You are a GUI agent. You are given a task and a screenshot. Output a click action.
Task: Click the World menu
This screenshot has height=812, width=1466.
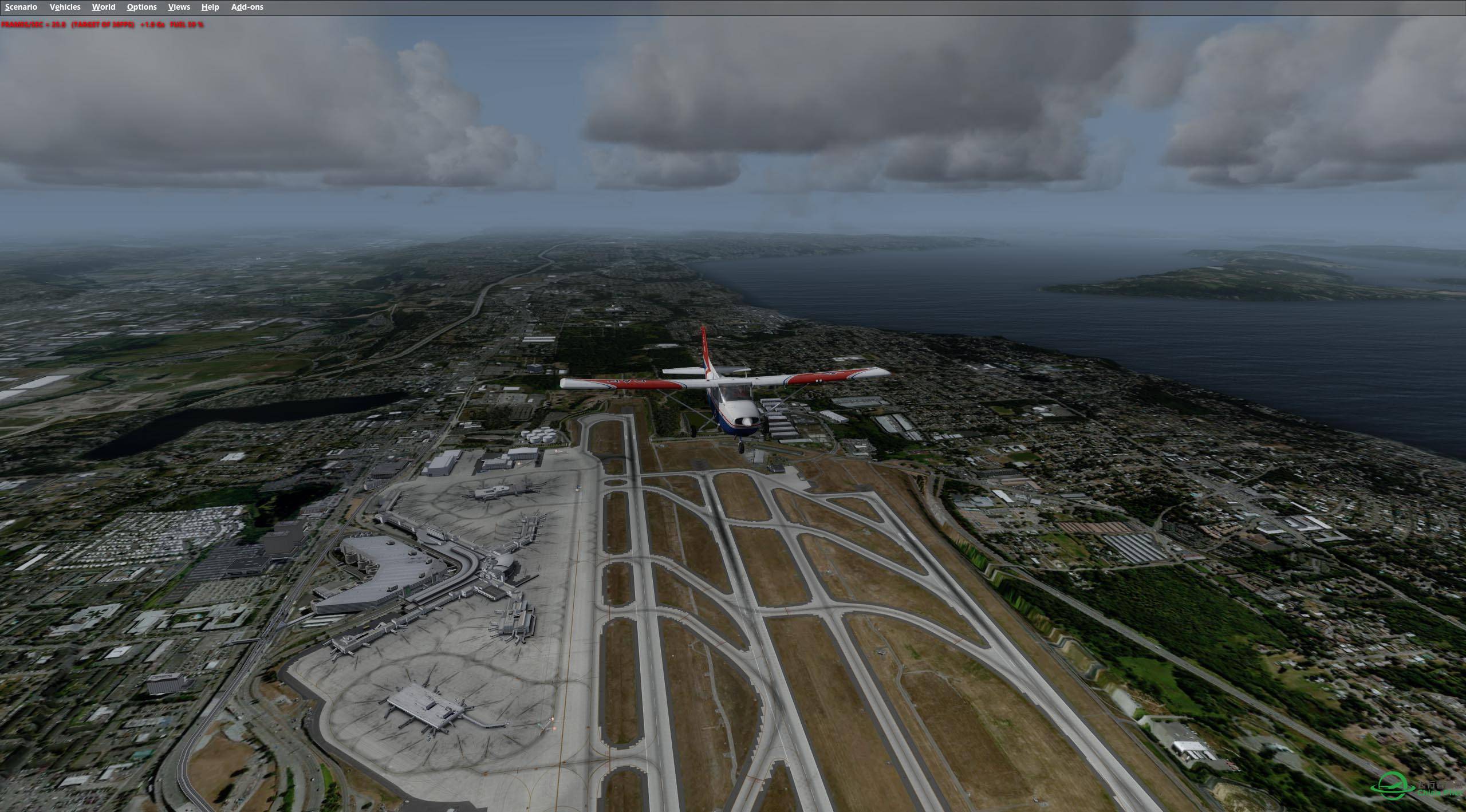(104, 7)
